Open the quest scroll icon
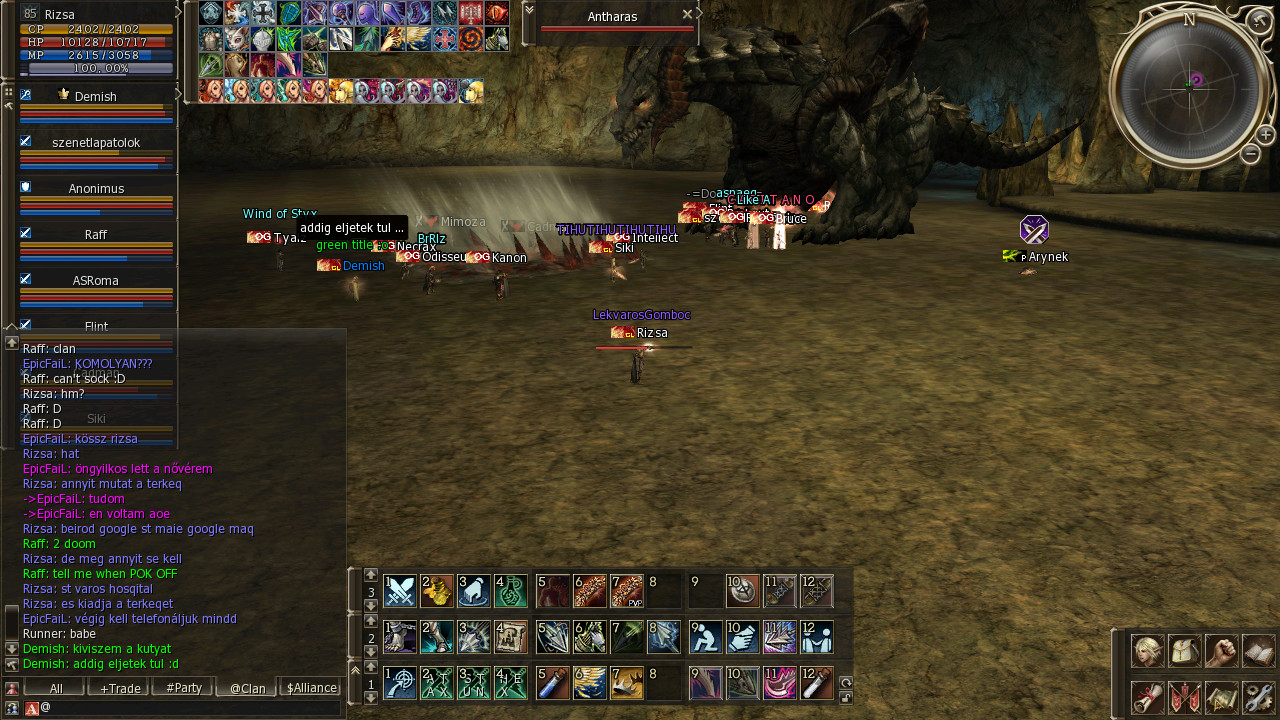The height and width of the screenshot is (720, 1280). [x=1147, y=697]
